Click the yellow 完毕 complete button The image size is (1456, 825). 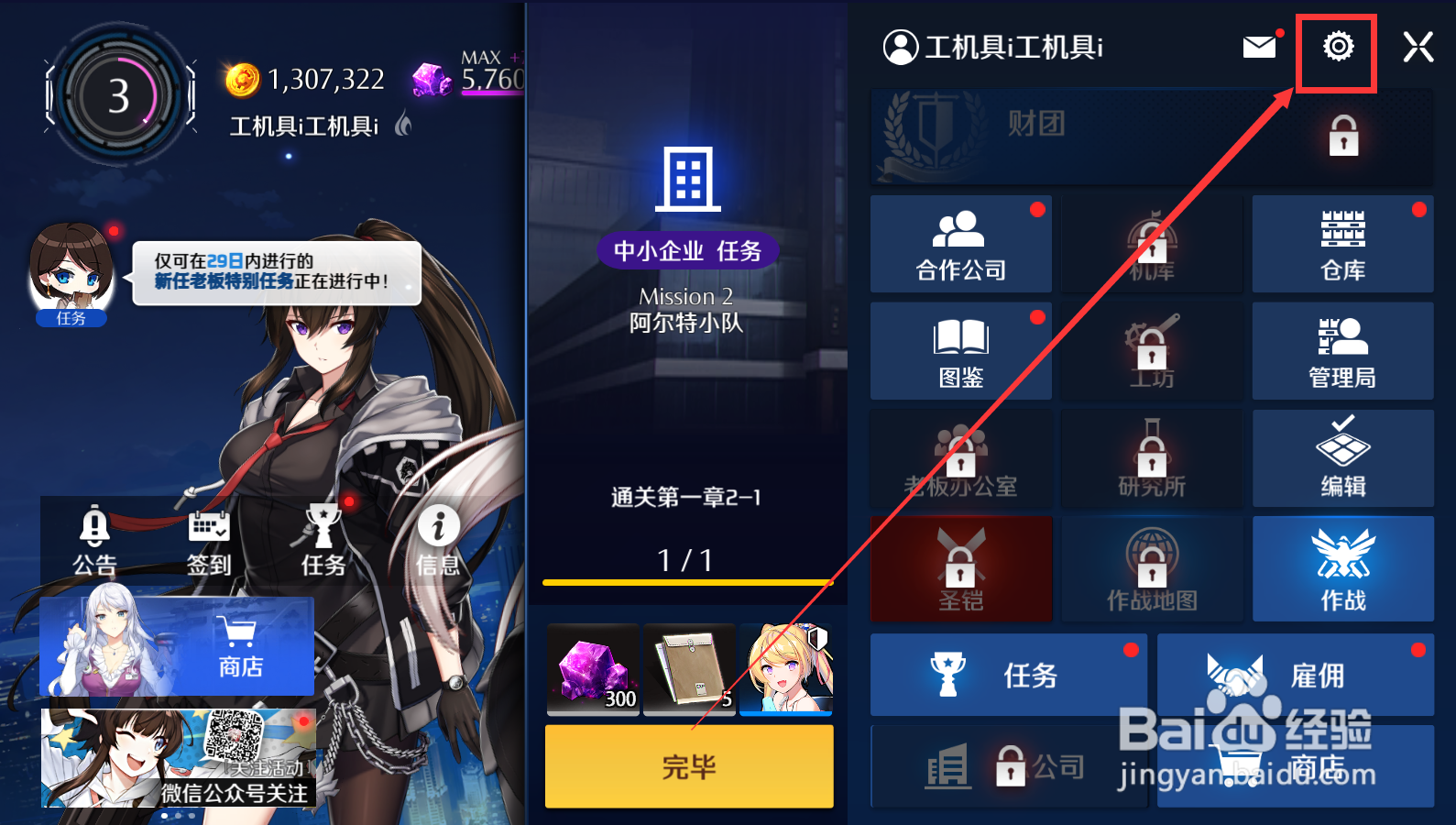[x=688, y=767]
